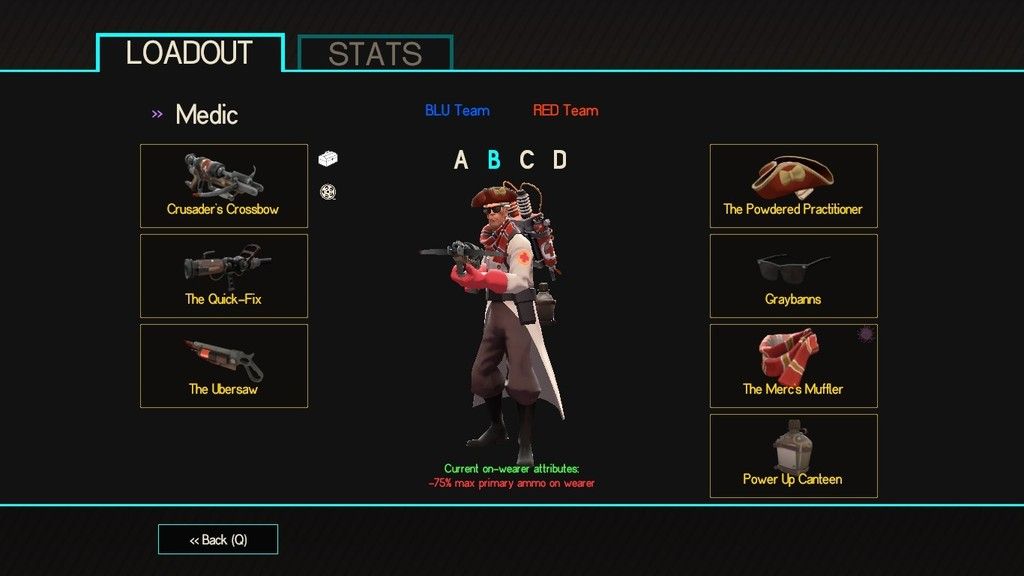The width and height of the screenshot is (1024, 576).
Task: Select the LOADOUT tab
Action: (190, 53)
